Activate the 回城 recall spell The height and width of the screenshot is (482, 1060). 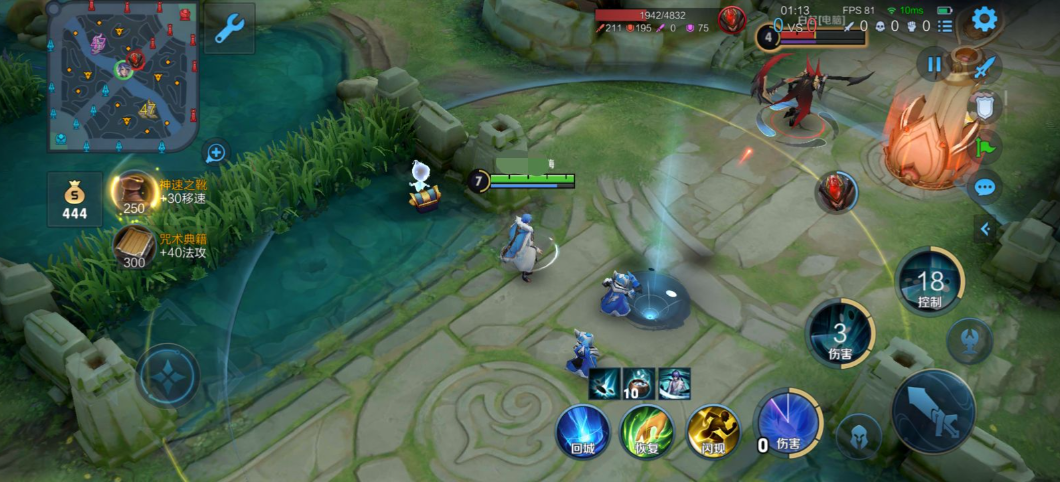pyautogui.click(x=583, y=432)
